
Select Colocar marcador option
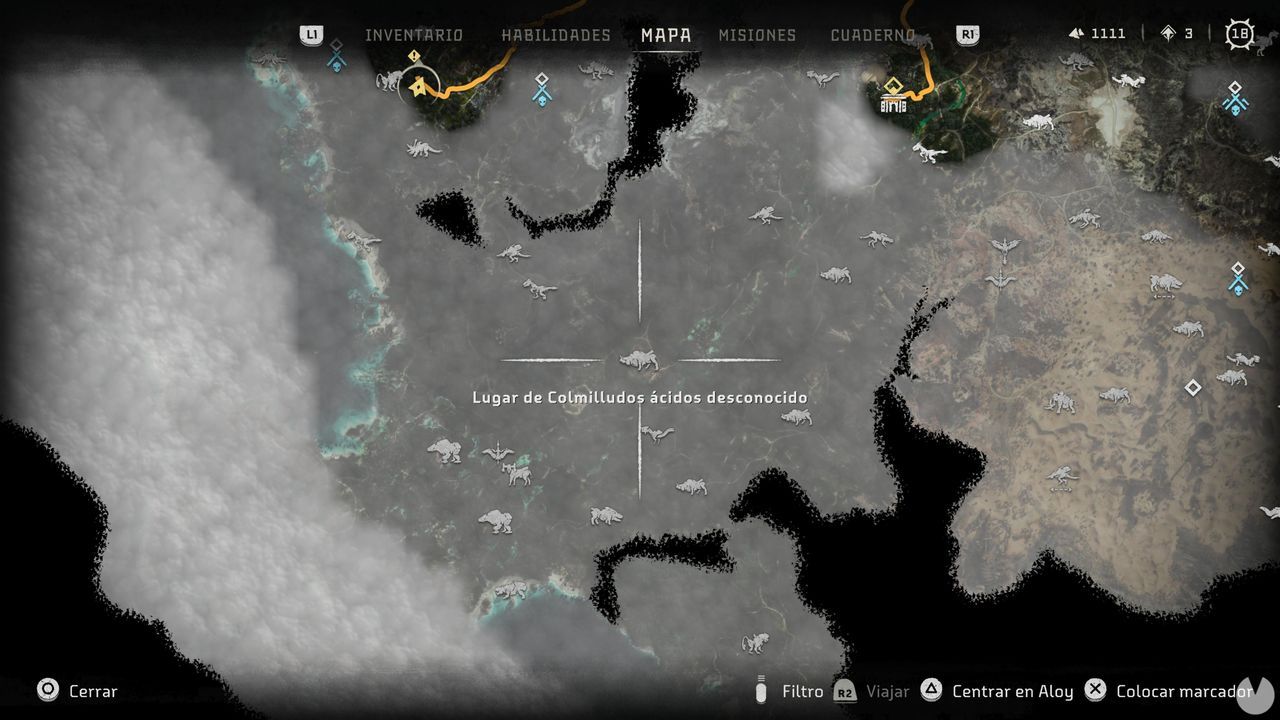click(x=1182, y=691)
